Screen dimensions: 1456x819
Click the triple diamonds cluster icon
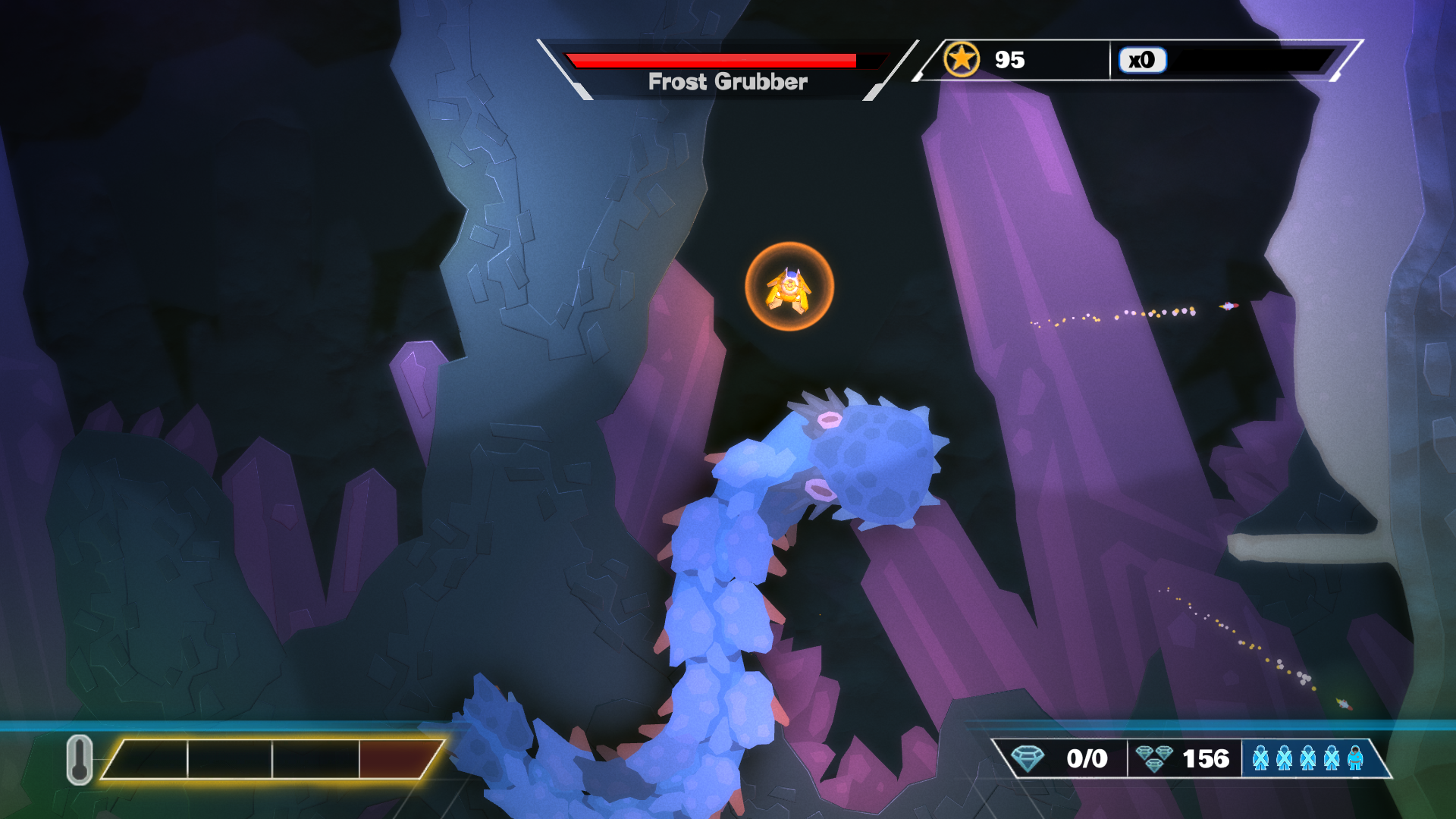1154,758
